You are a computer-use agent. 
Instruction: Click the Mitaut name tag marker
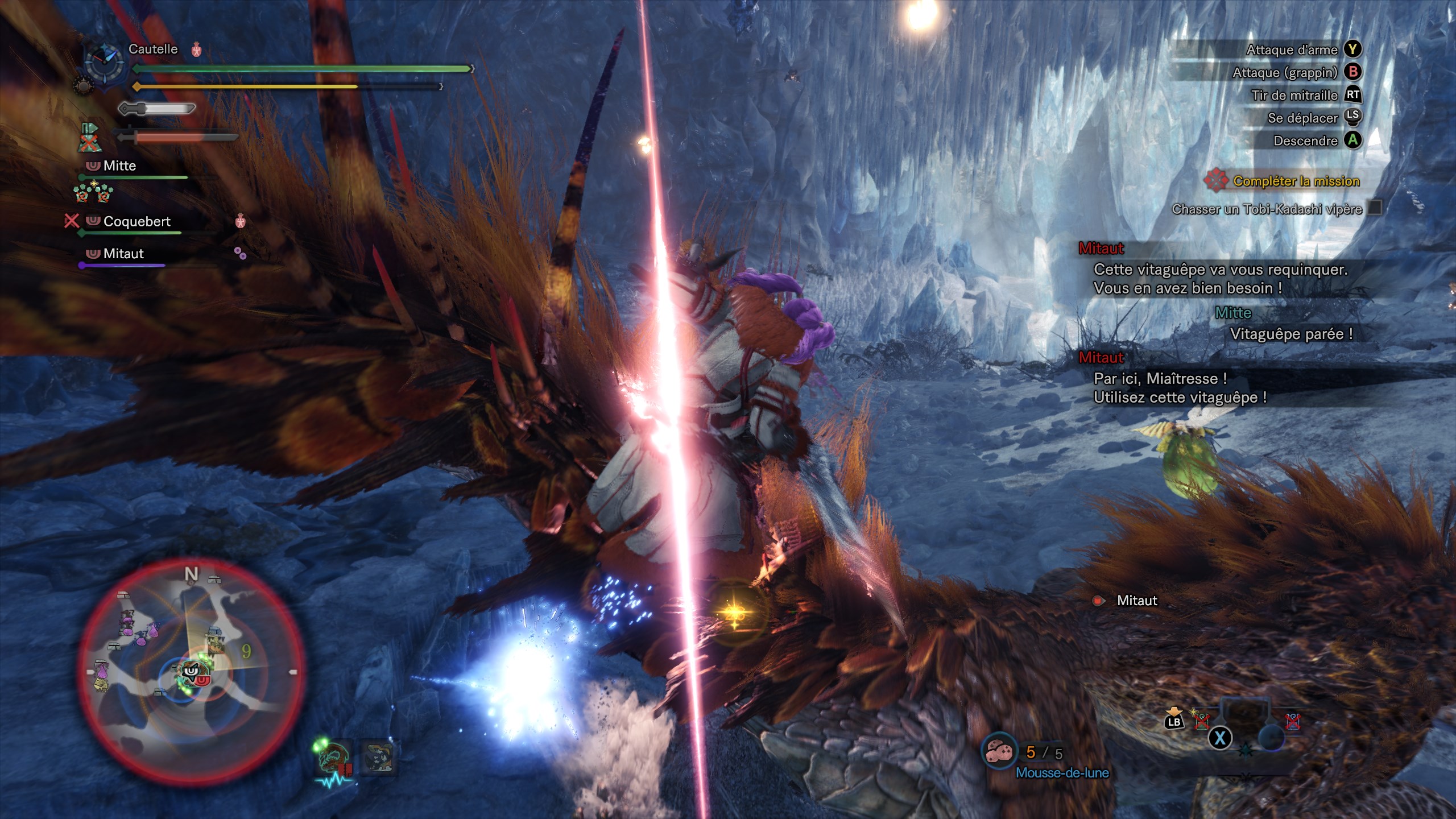pos(1136,601)
